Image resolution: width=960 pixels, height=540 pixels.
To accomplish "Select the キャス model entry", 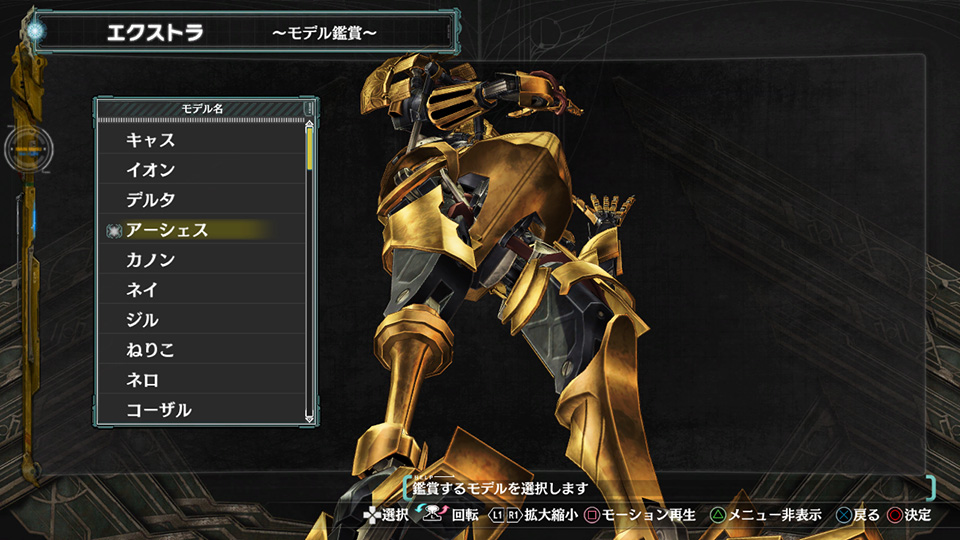I will pyautogui.click(x=151, y=140).
